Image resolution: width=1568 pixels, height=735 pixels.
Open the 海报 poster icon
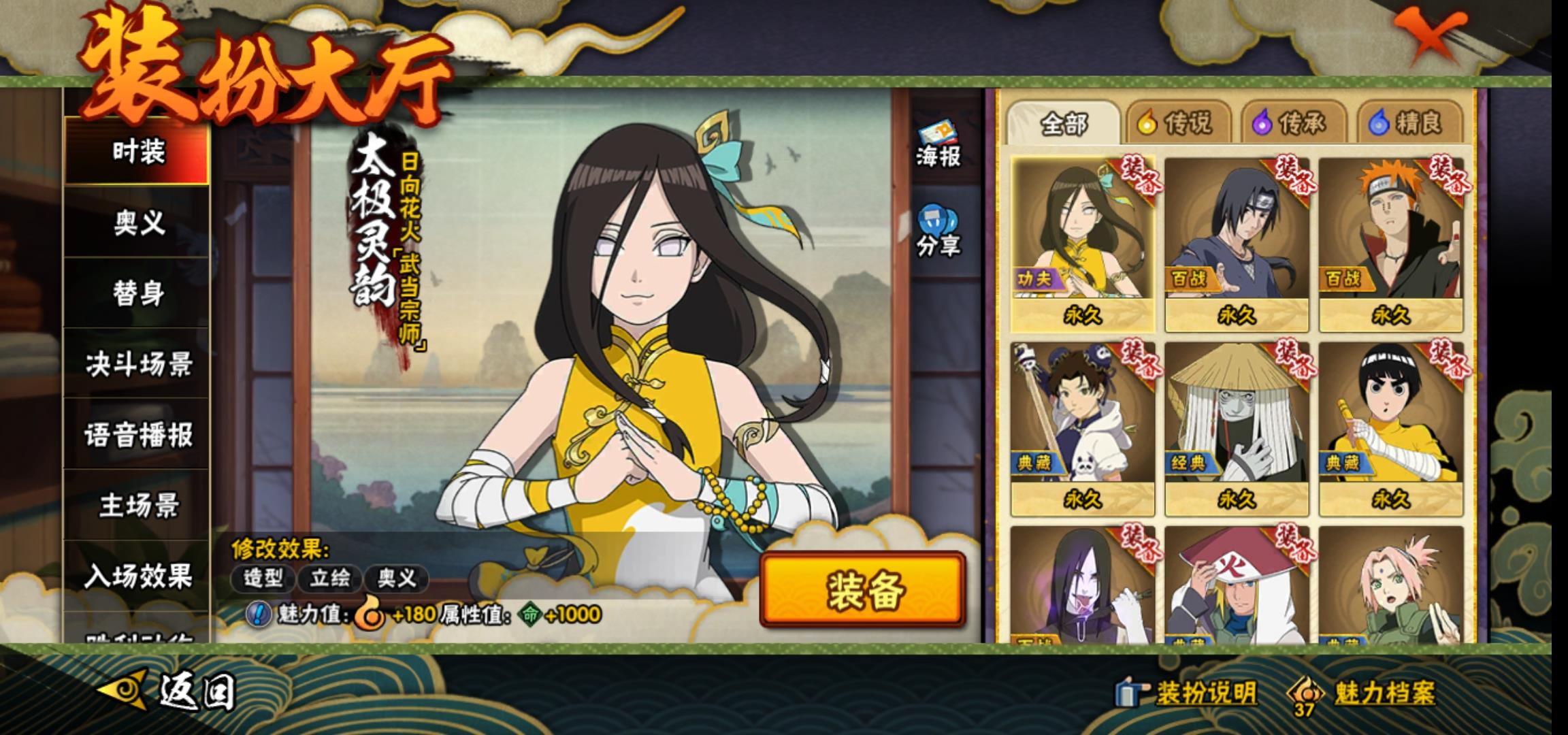point(938,145)
